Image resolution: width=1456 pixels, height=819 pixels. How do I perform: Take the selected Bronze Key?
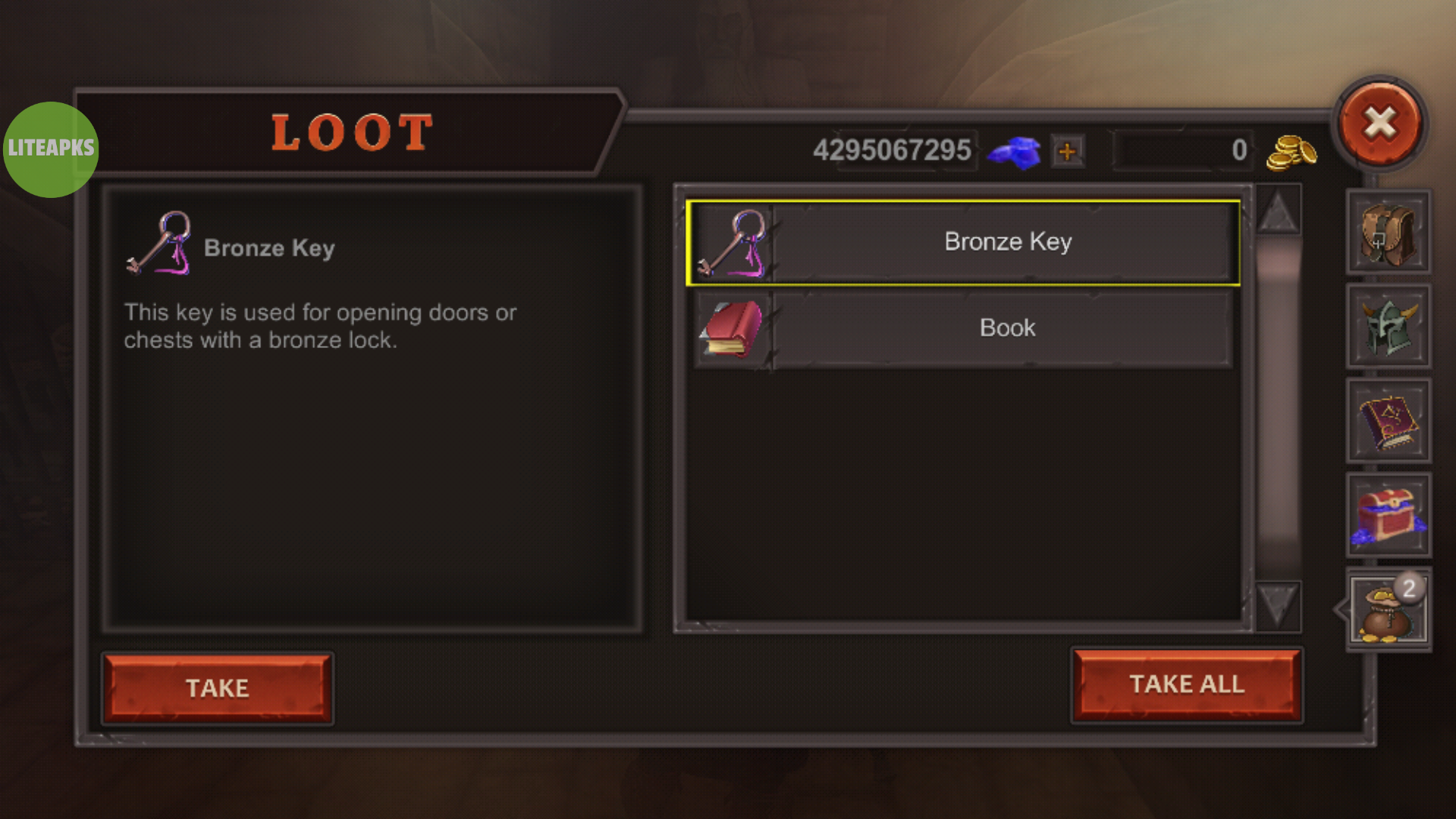point(218,687)
